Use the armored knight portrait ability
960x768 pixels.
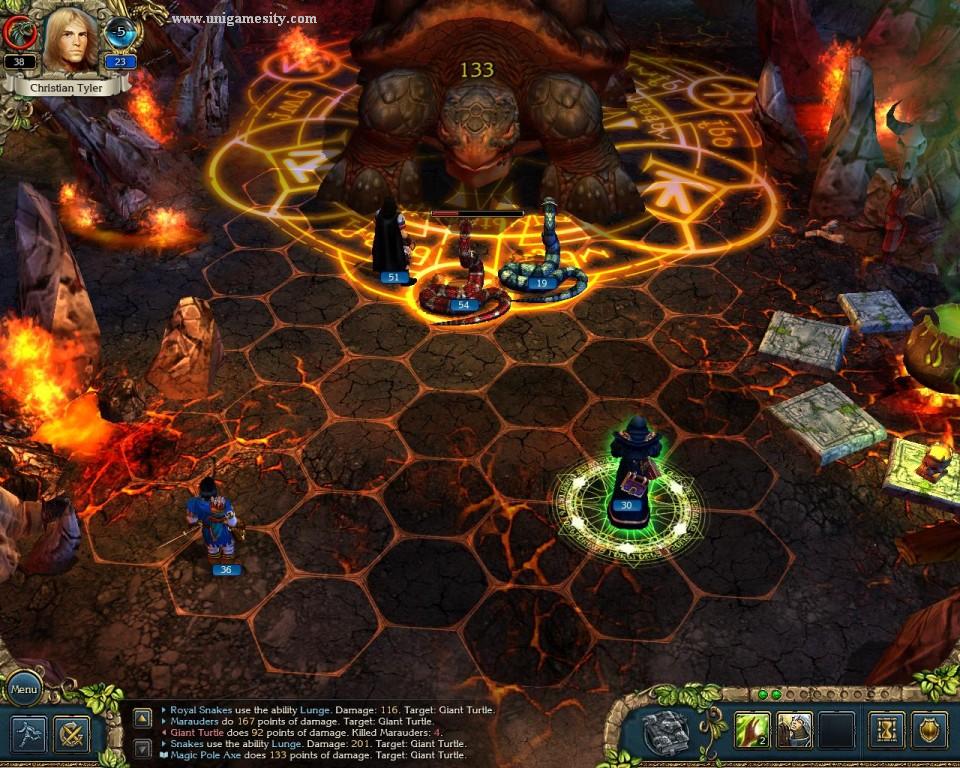click(794, 731)
